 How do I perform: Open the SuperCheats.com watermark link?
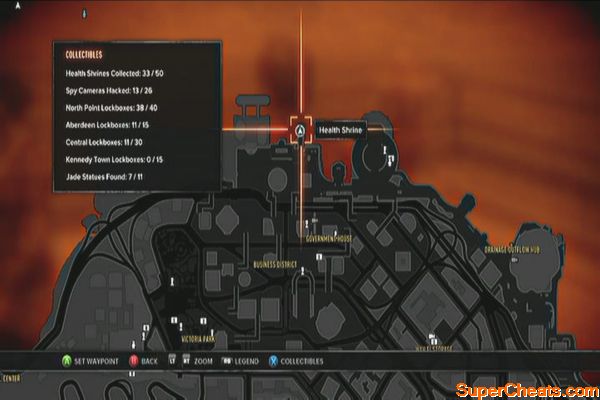coord(524,388)
